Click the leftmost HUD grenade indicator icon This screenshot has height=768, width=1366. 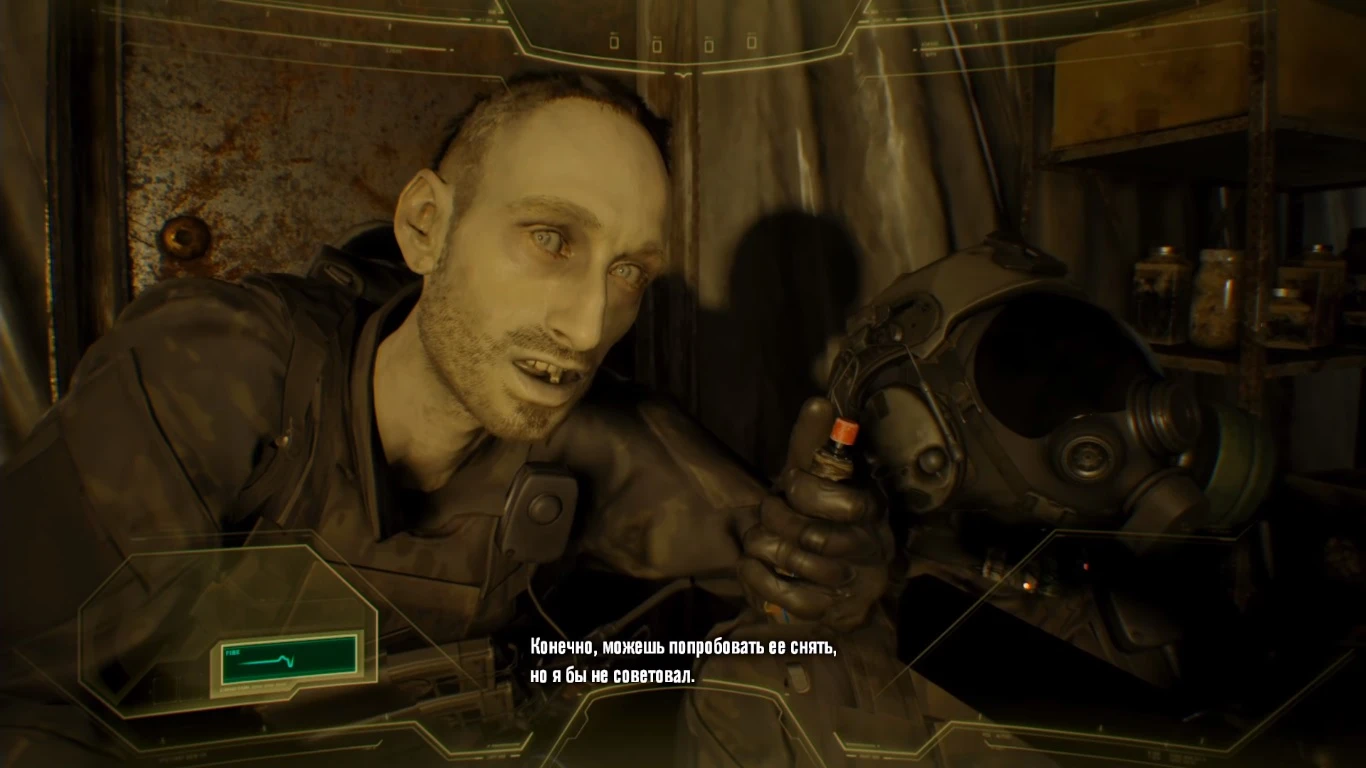point(612,42)
